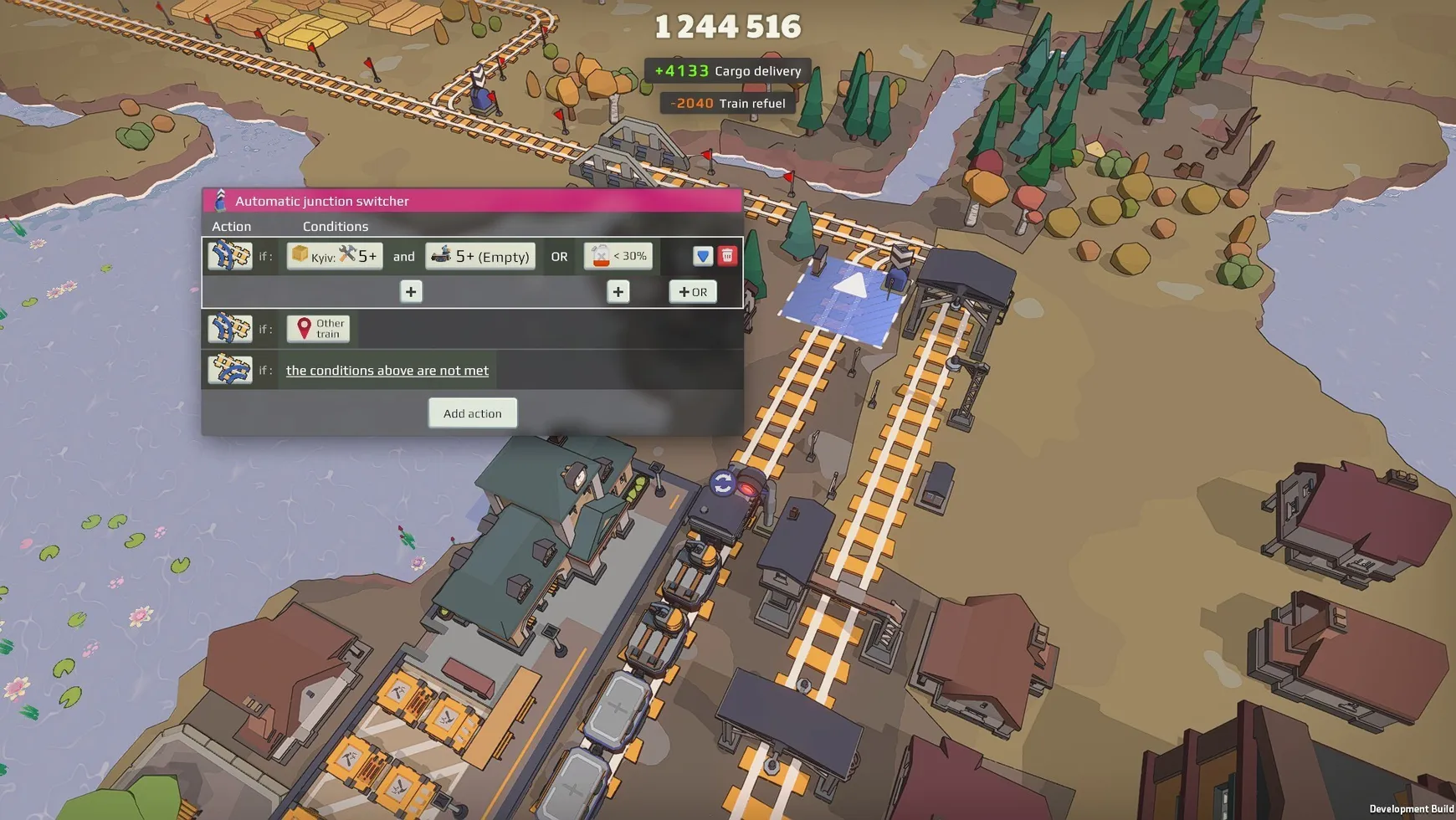This screenshot has width=1456, height=820.
Task: Toggle the "OR" connector between condition groups
Action: coord(560,256)
